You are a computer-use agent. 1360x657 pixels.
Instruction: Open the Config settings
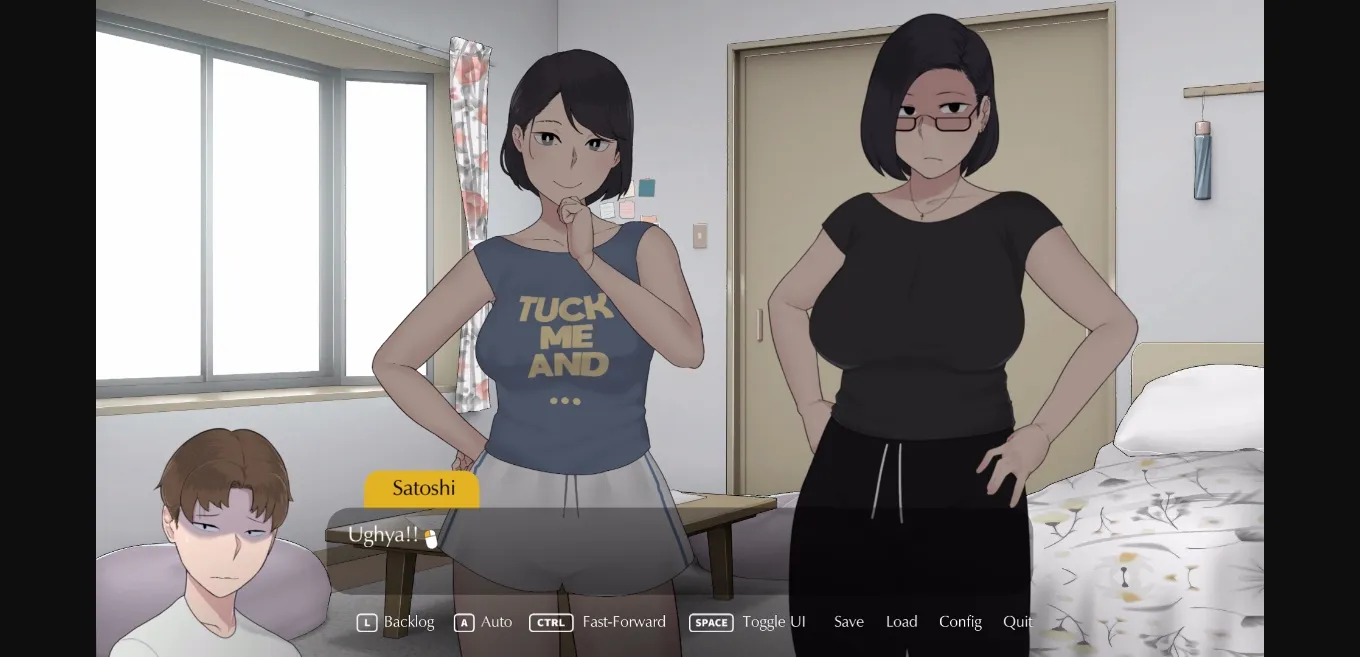(x=960, y=622)
